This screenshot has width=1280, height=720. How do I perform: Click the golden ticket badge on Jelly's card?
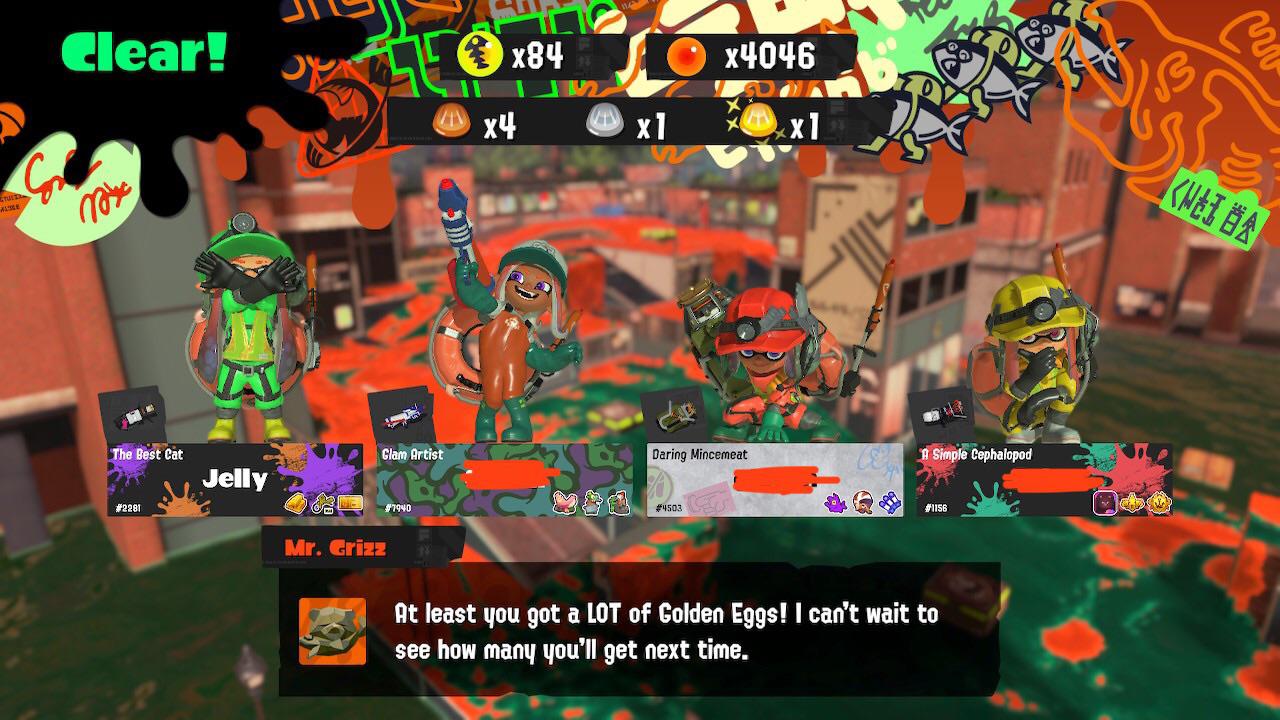click(349, 503)
